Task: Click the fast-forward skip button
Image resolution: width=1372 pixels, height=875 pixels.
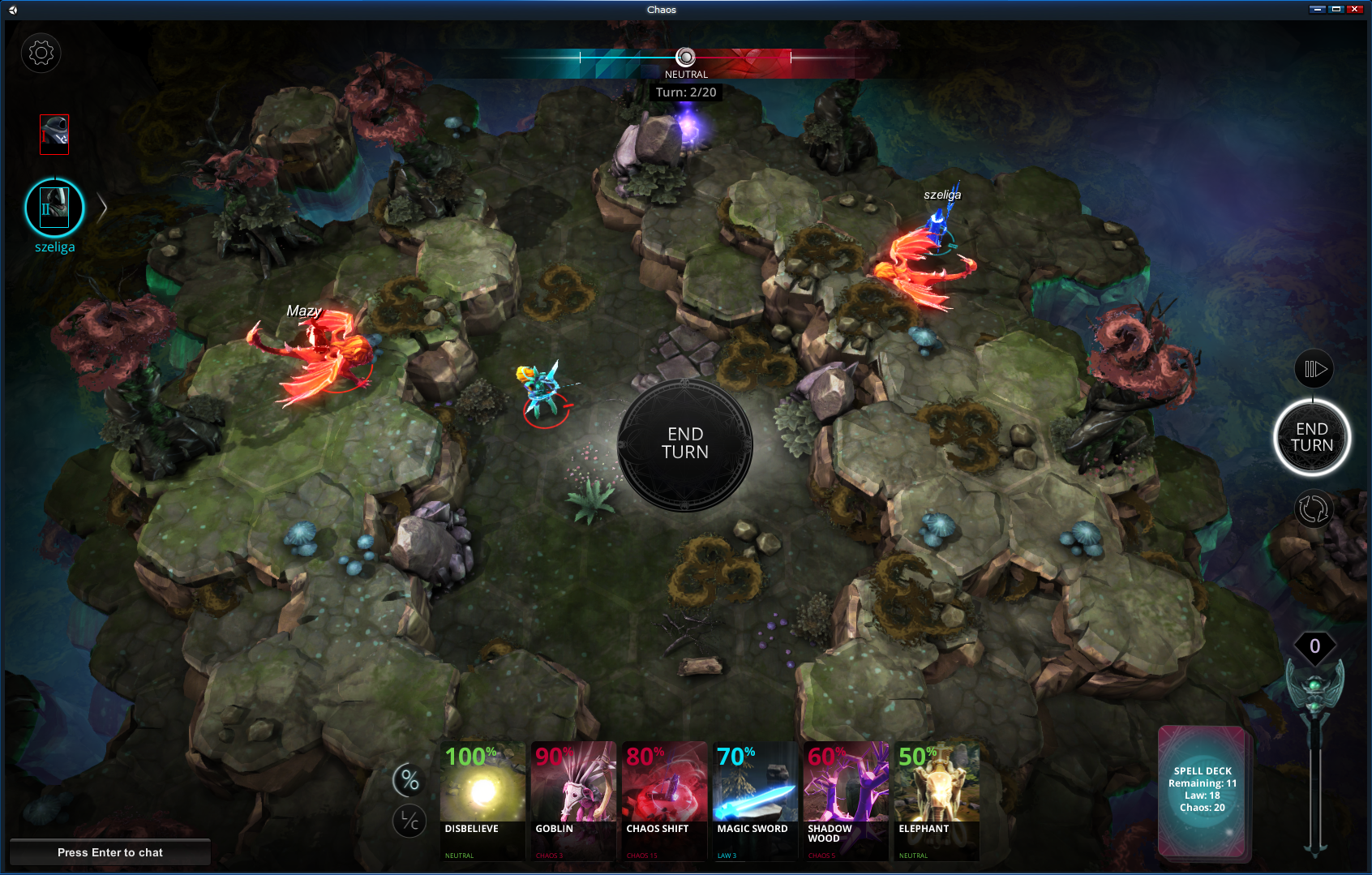Action: click(1314, 370)
